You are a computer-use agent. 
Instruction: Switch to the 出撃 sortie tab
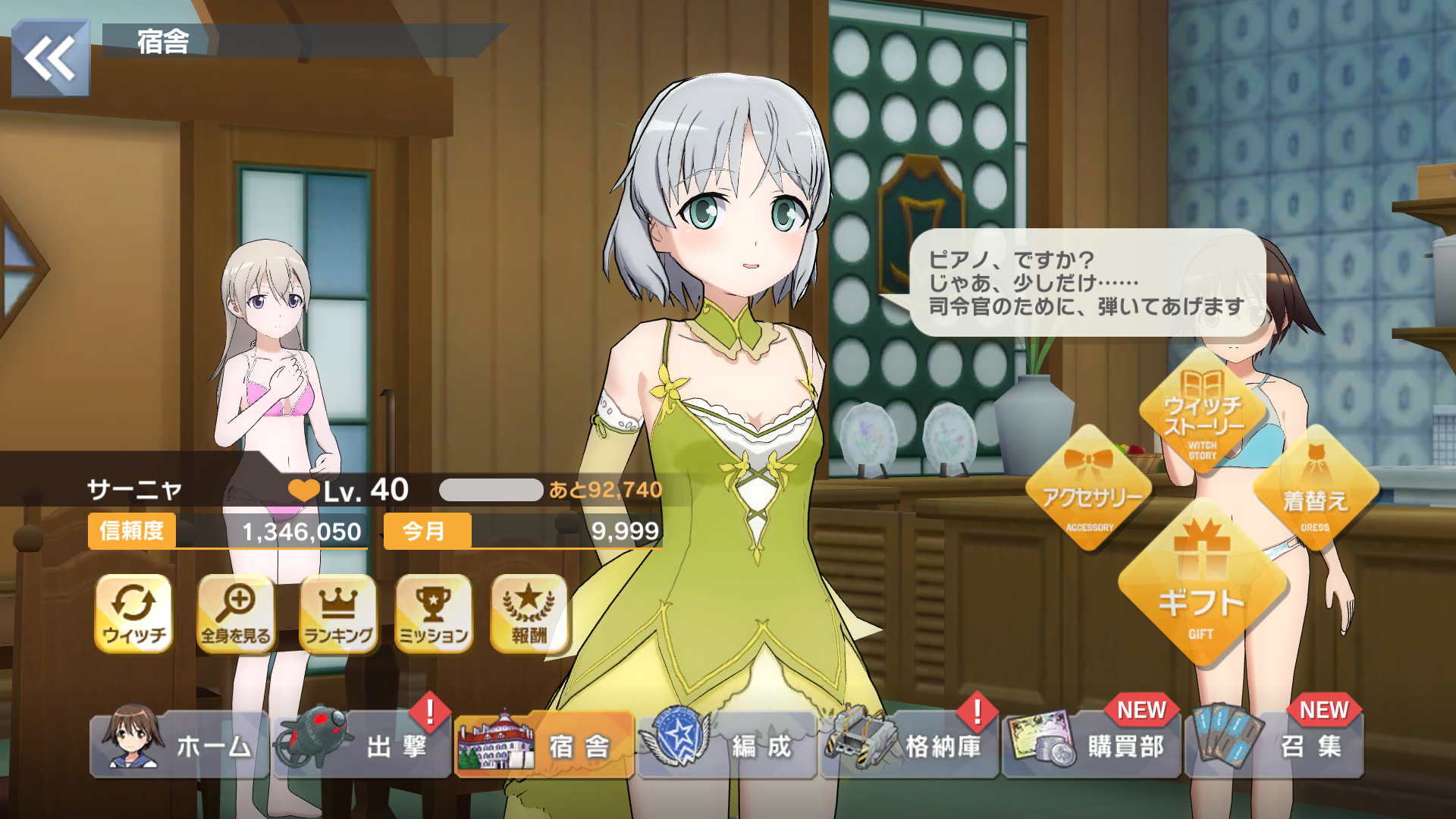click(362, 745)
